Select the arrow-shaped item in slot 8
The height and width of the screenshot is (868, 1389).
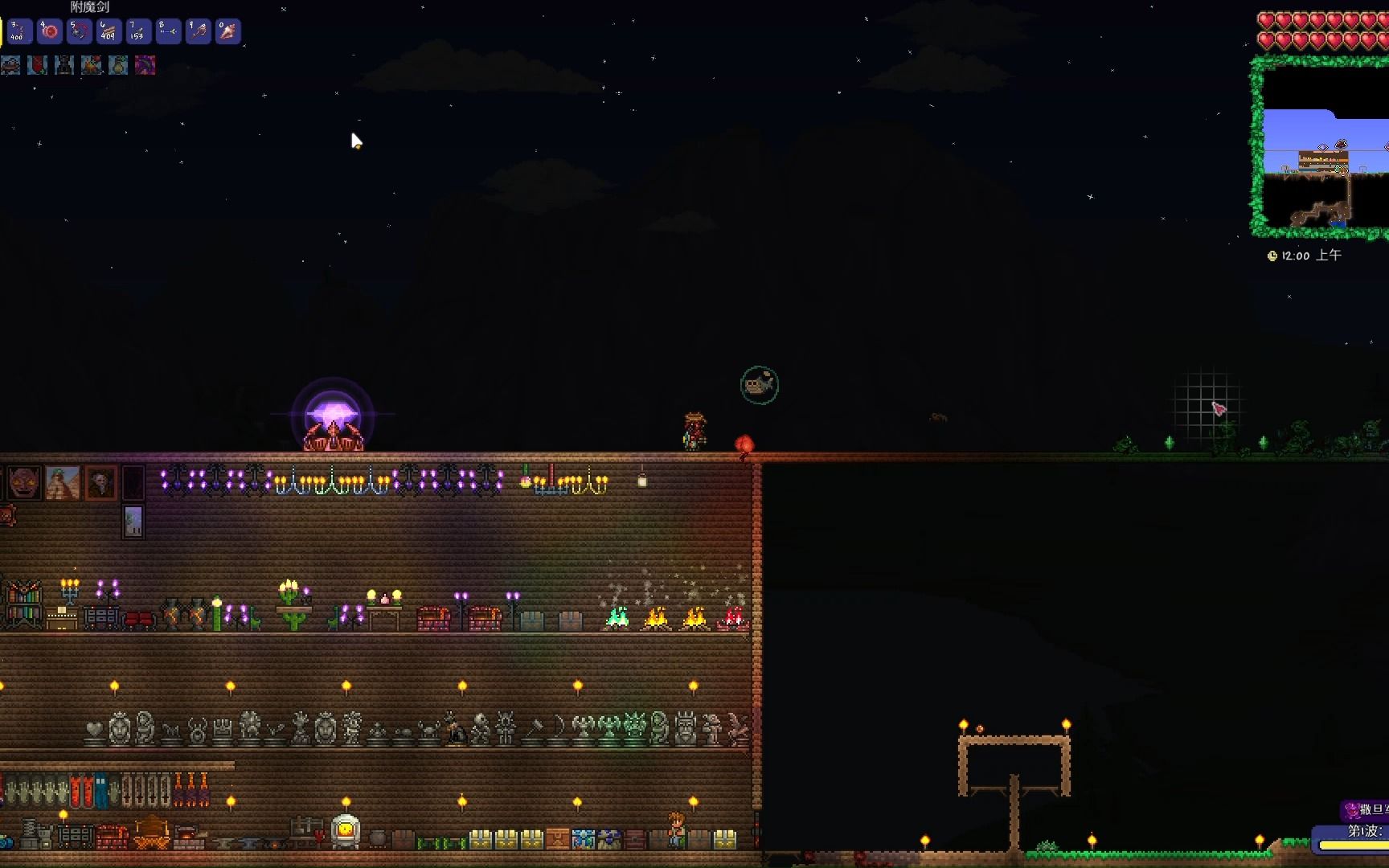click(x=168, y=31)
